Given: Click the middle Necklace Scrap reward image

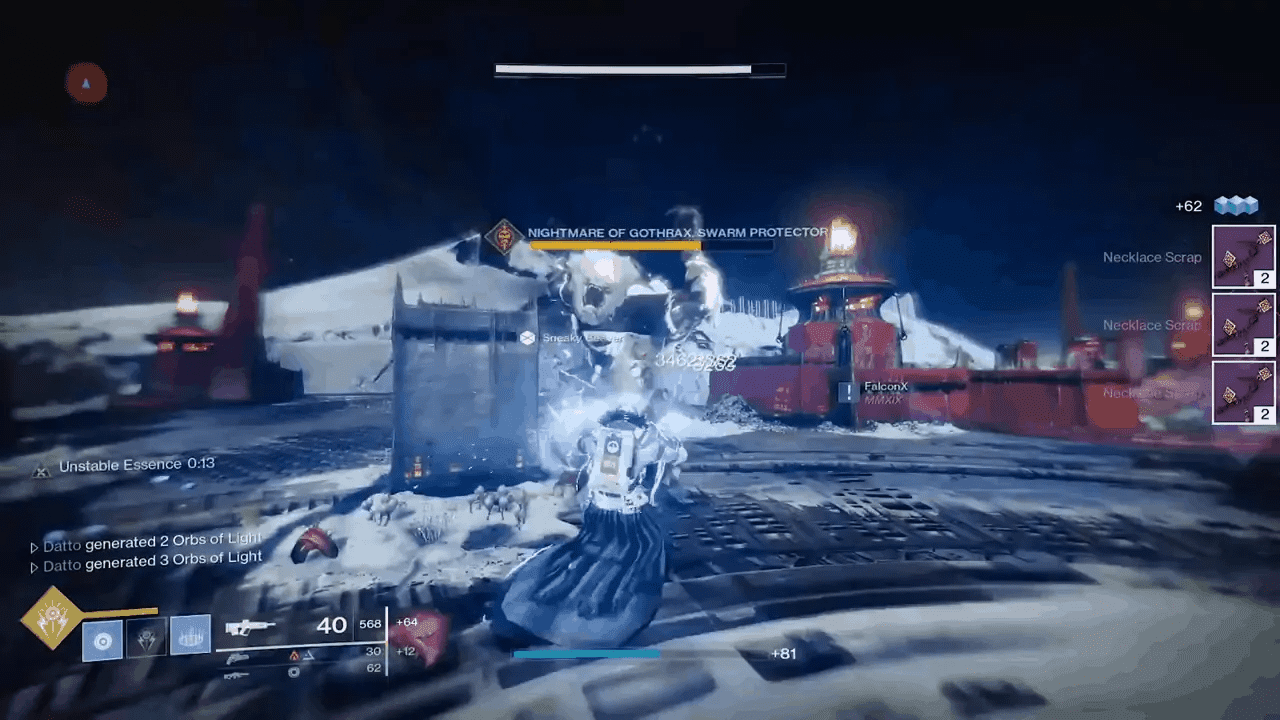Looking at the screenshot, I should 1244,325.
